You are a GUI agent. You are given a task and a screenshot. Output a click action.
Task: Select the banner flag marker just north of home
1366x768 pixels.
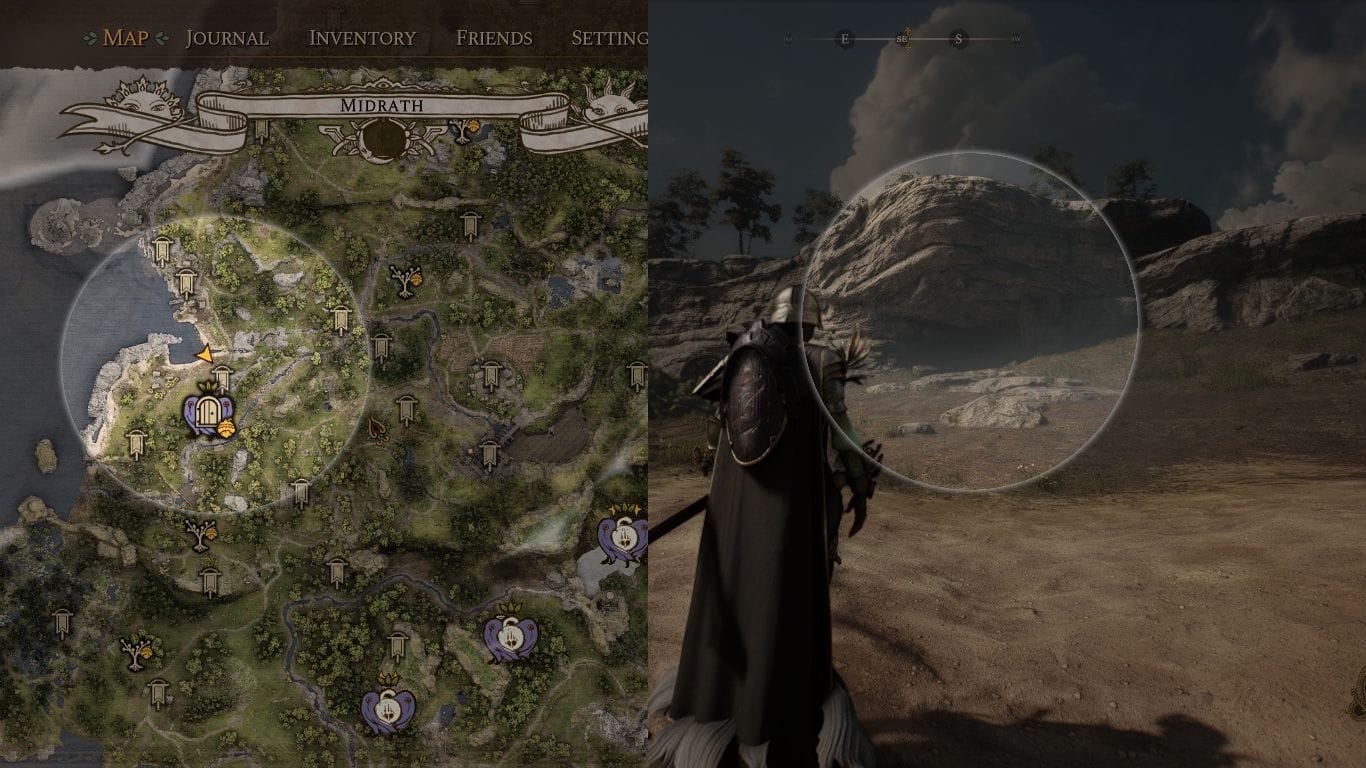(x=223, y=376)
